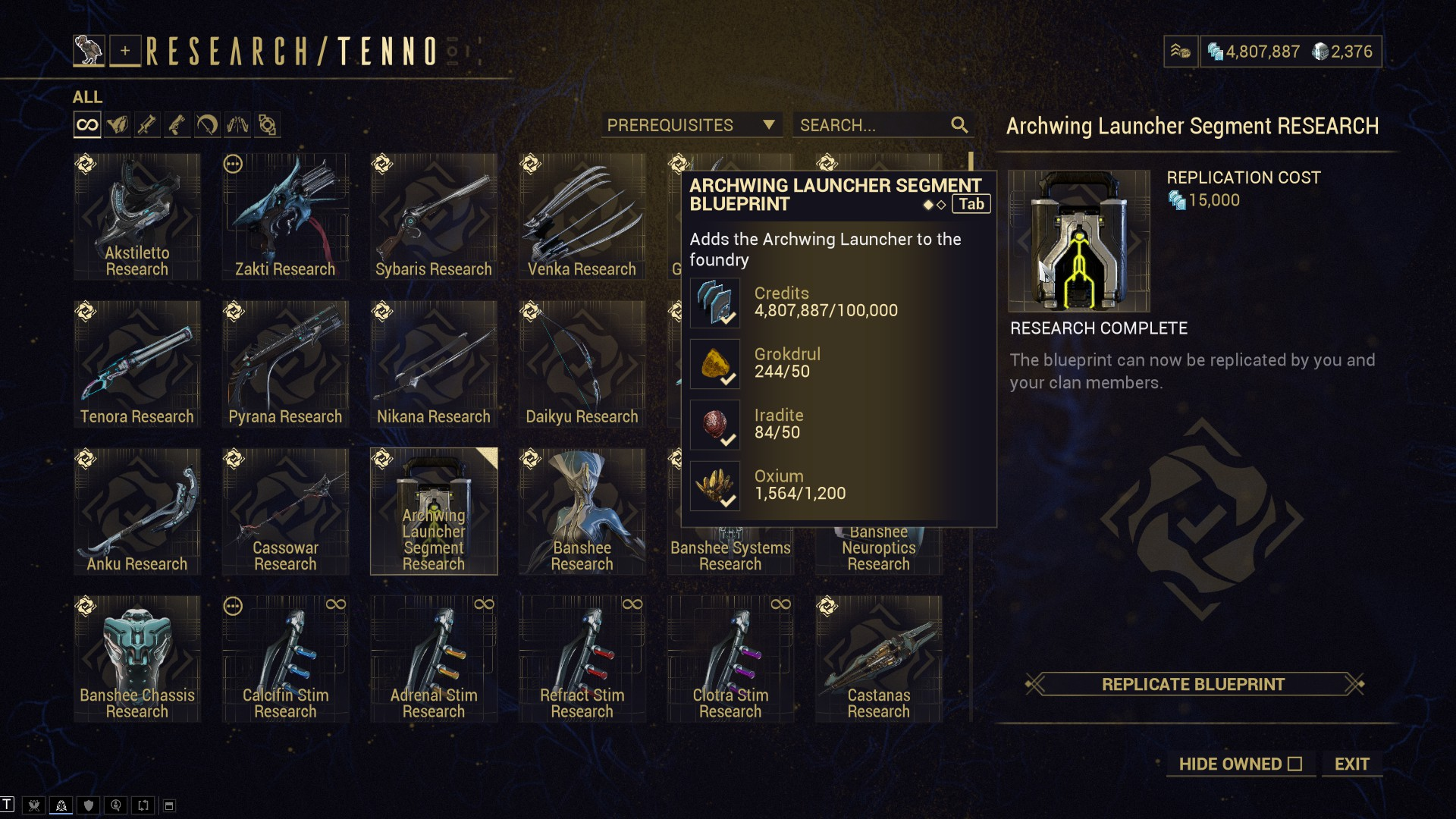Open the Calcifin Stim Research tile

coord(285,658)
